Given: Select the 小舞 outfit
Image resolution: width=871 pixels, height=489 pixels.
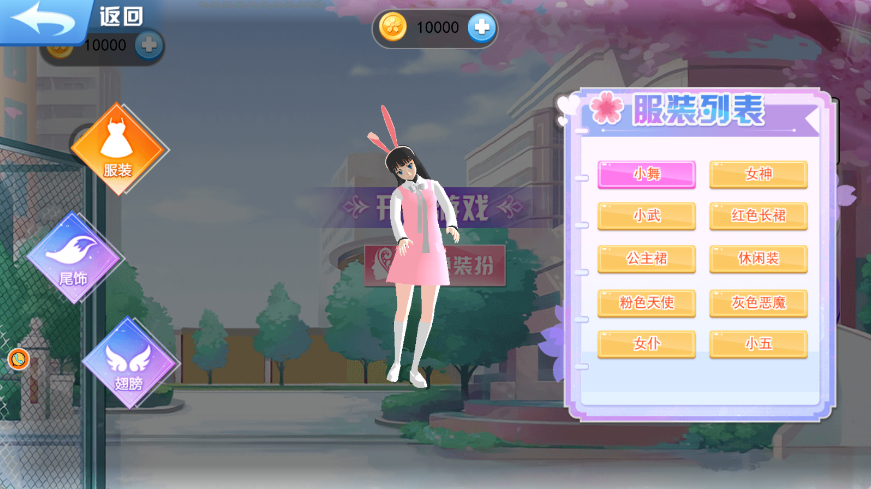Looking at the screenshot, I should pyautogui.click(x=646, y=174).
